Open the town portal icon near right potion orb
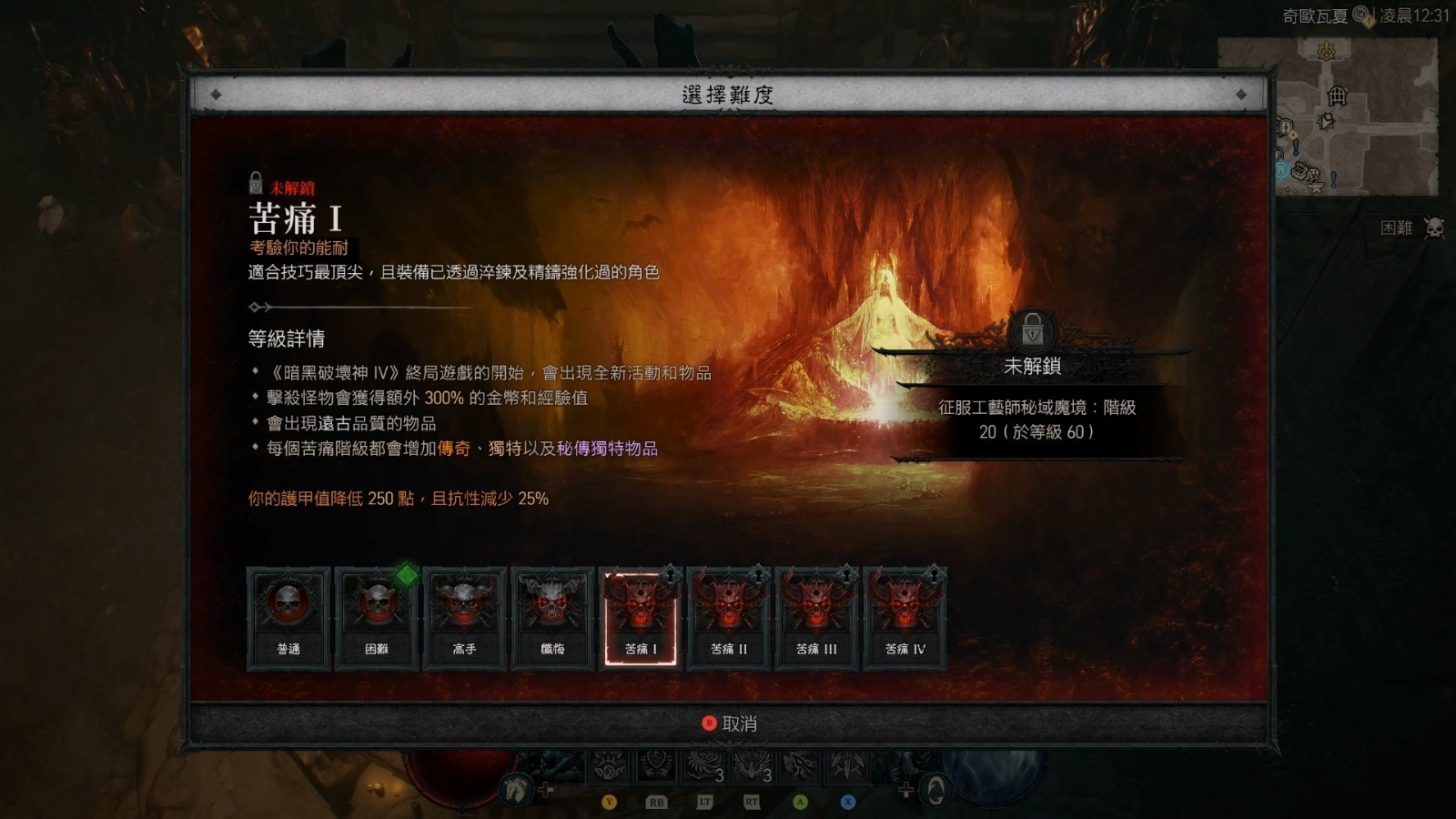This screenshot has height=819, width=1456. pyautogui.click(x=935, y=790)
